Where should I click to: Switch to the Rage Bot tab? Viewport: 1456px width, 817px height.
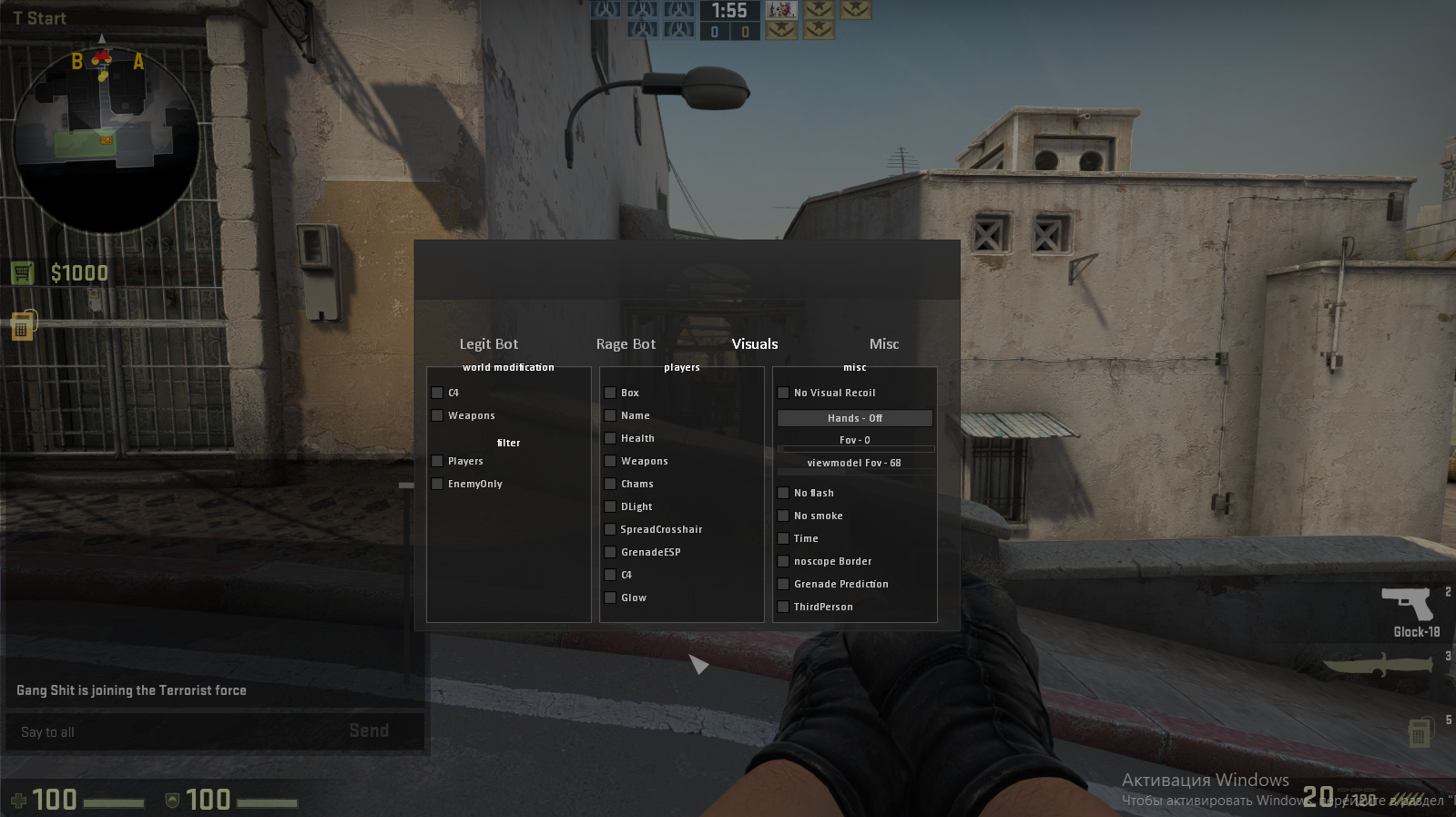626,343
